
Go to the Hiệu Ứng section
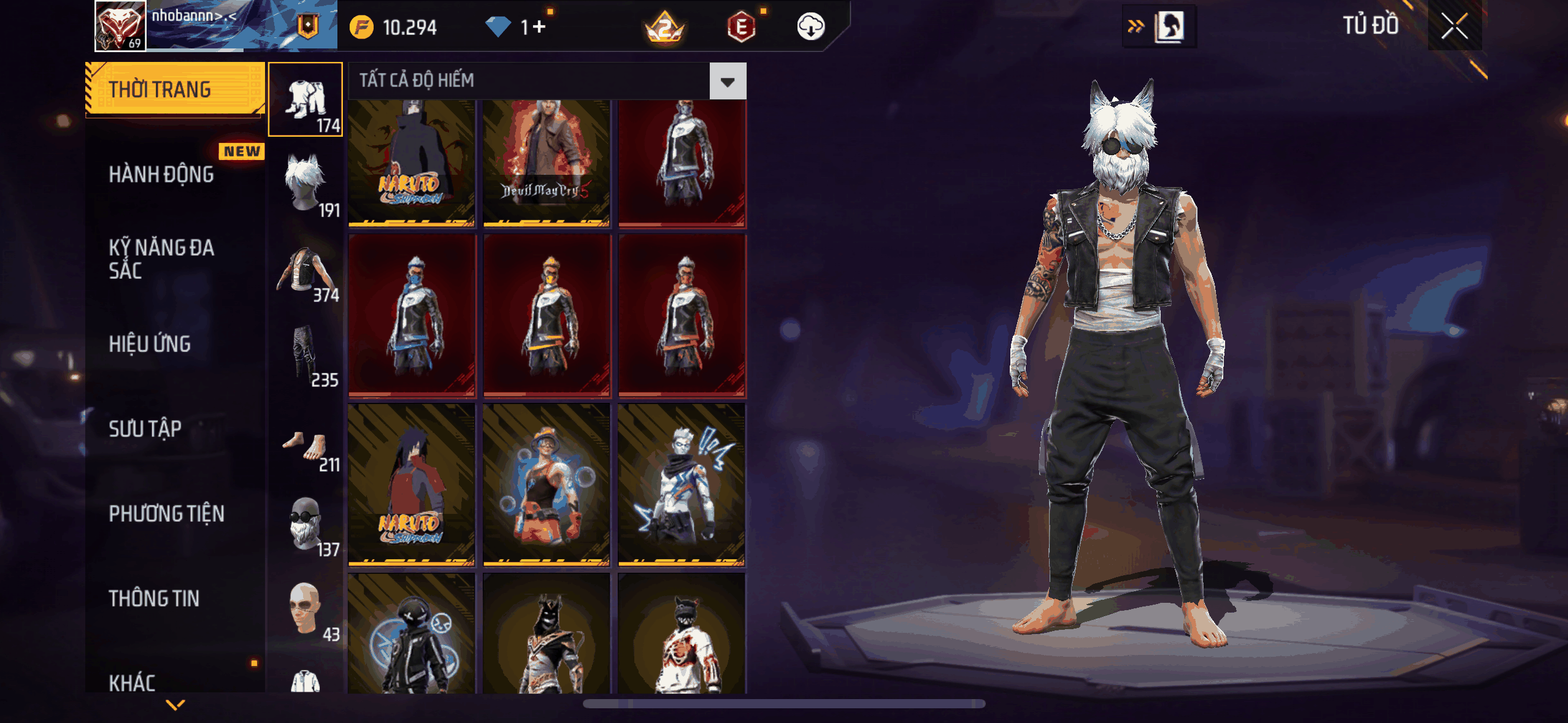[150, 344]
